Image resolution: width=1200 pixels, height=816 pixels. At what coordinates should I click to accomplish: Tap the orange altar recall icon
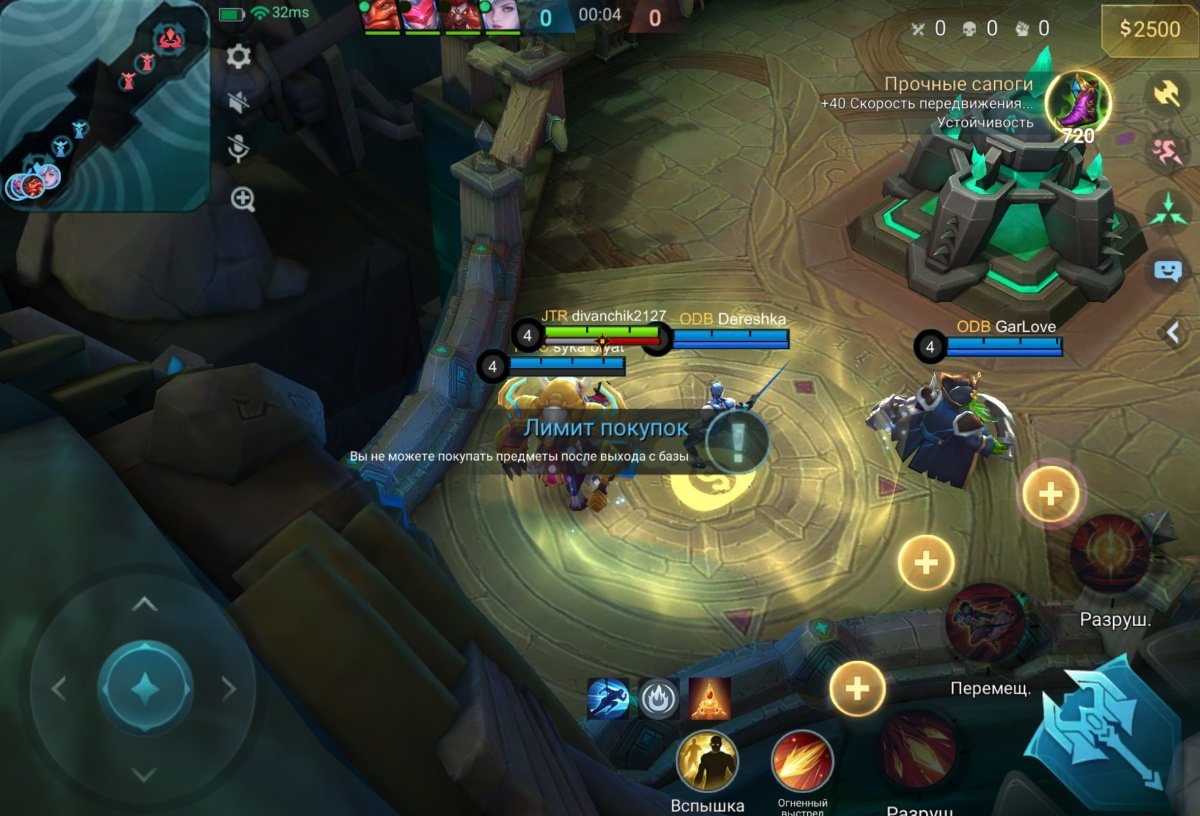point(709,699)
